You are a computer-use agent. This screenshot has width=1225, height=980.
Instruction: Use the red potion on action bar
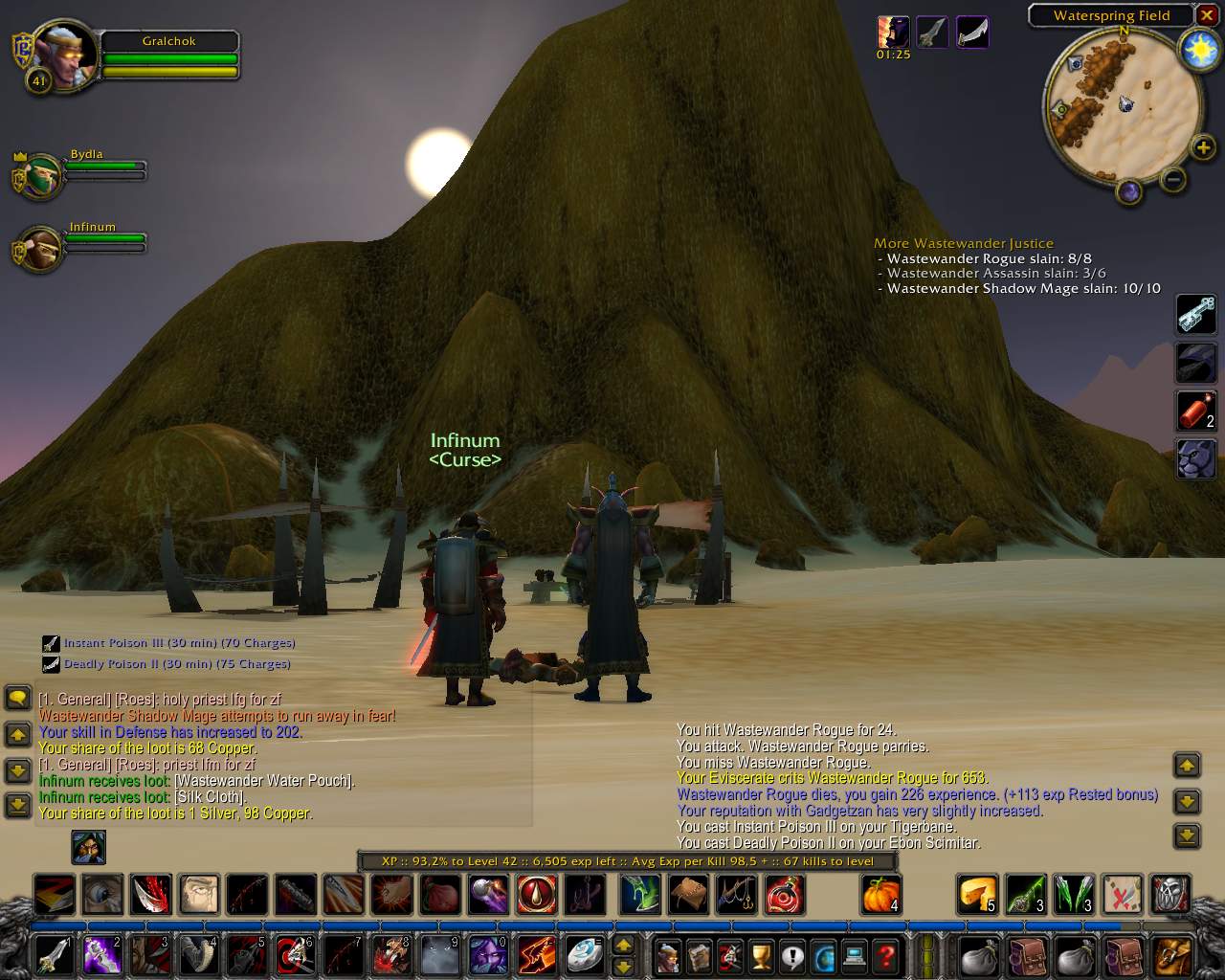(784, 895)
